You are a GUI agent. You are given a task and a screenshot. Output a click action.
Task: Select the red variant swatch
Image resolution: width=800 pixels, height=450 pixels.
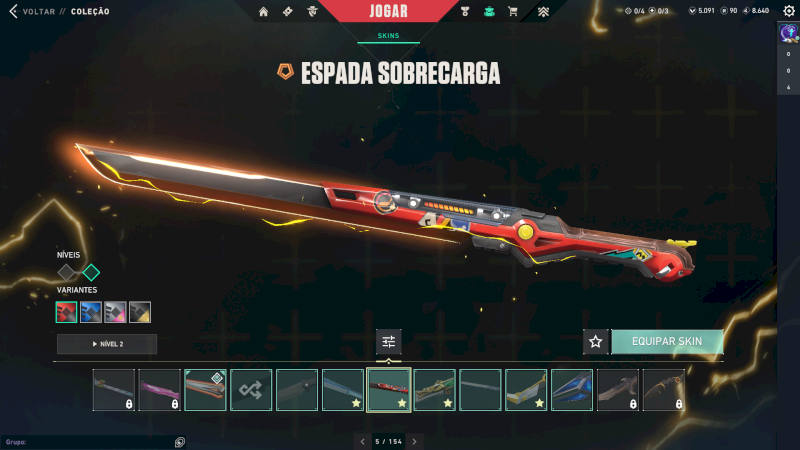[x=67, y=312]
